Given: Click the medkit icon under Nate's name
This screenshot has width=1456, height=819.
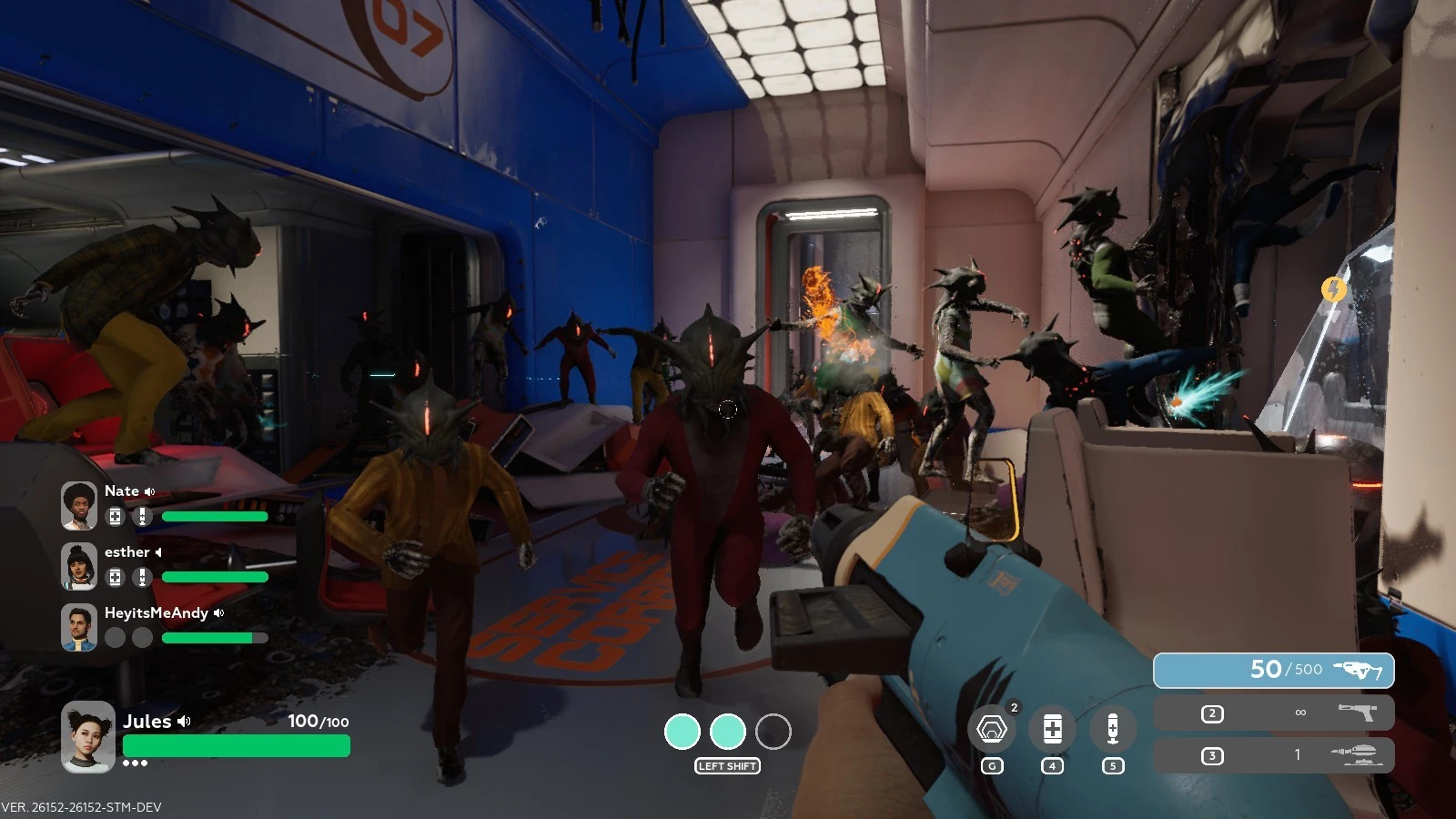Looking at the screenshot, I should point(114,517).
